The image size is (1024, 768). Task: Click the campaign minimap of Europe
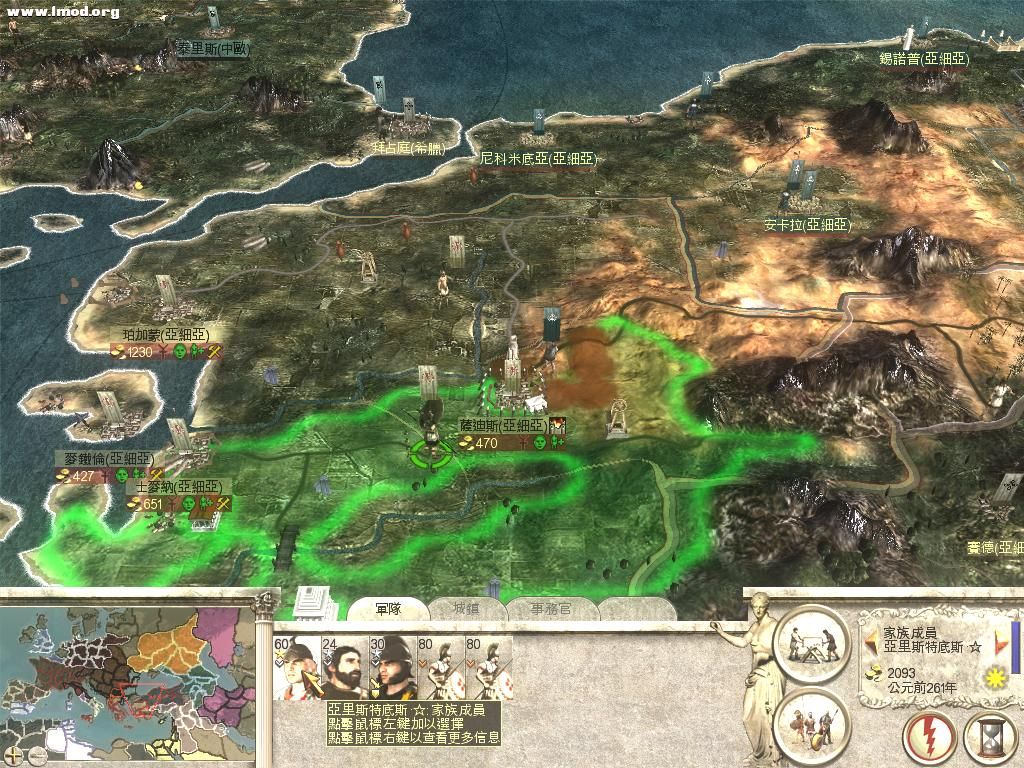tap(130, 670)
